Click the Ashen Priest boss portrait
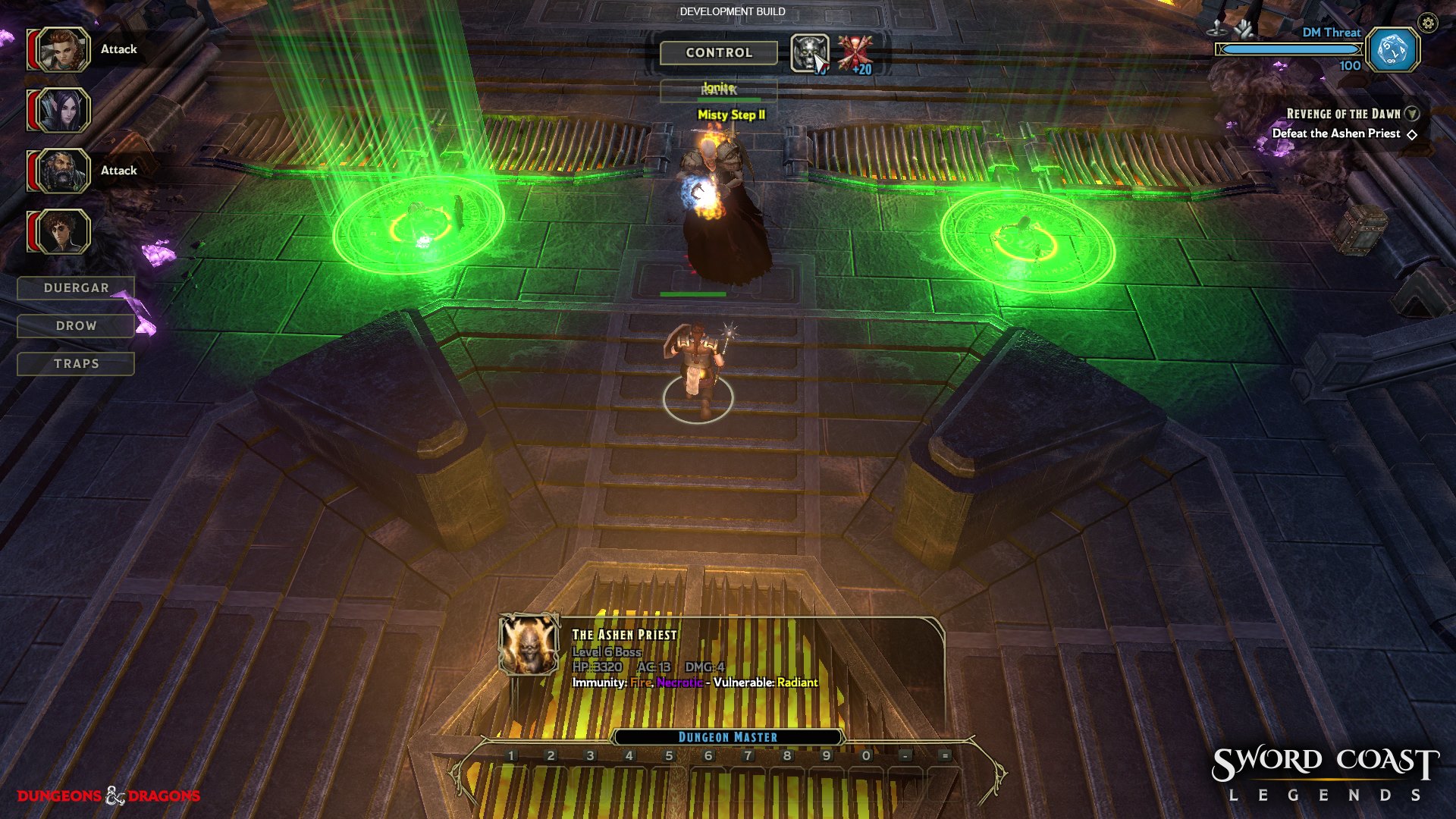This screenshot has width=1456, height=819. pos(529,645)
